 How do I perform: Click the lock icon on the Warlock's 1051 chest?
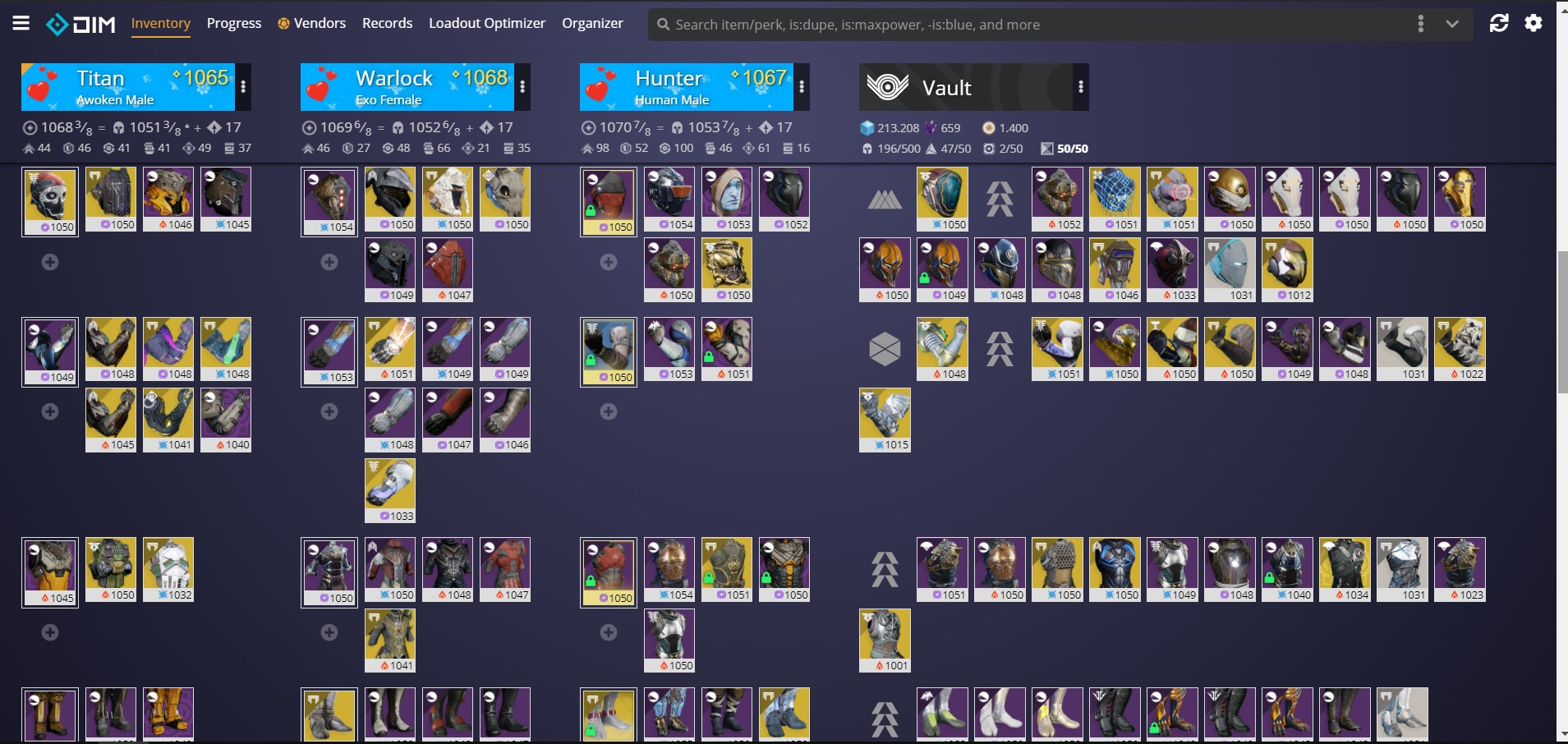709,577
